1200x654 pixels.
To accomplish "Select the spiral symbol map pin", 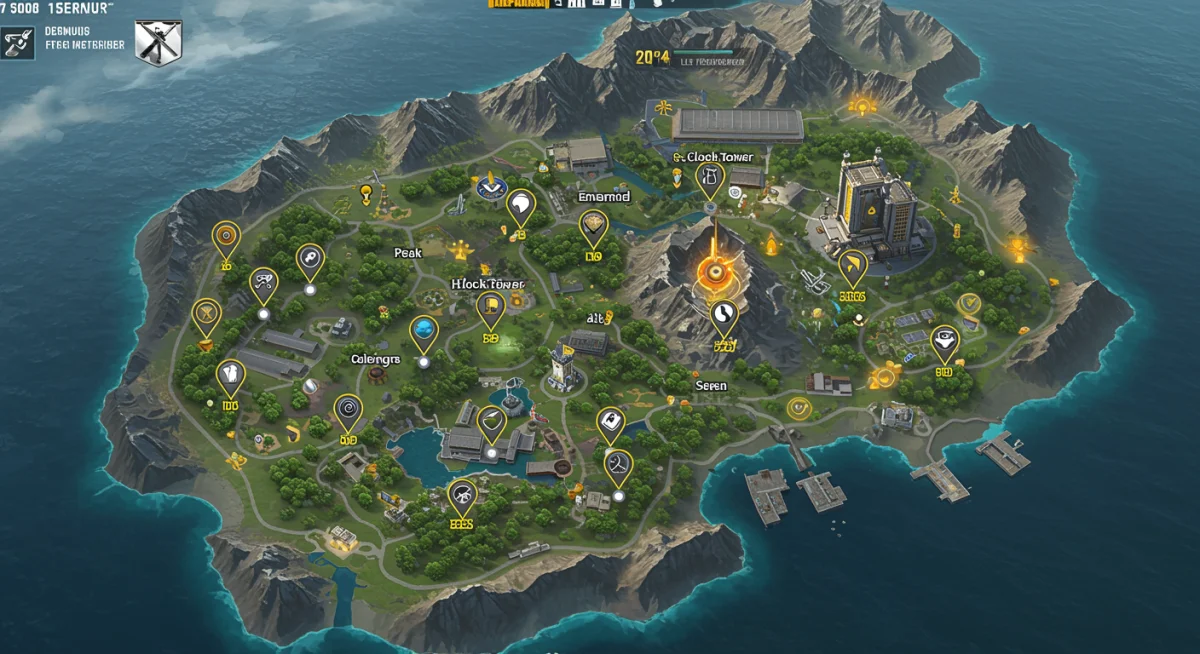I will [348, 408].
